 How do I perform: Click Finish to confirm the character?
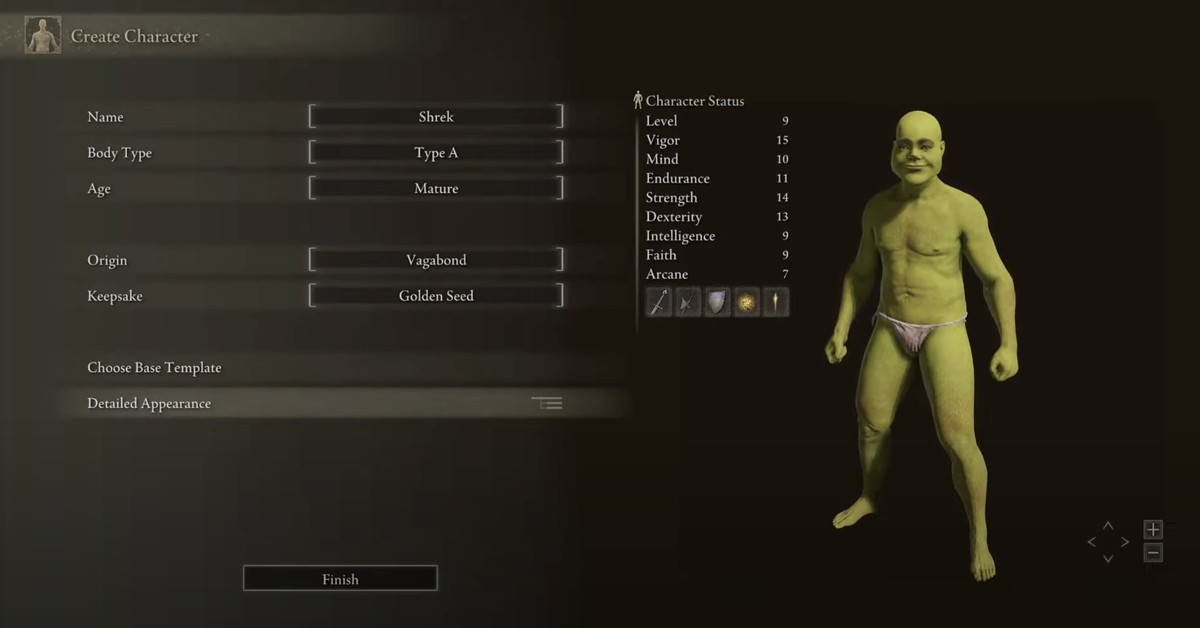pyautogui.click(x=340, y=579)
